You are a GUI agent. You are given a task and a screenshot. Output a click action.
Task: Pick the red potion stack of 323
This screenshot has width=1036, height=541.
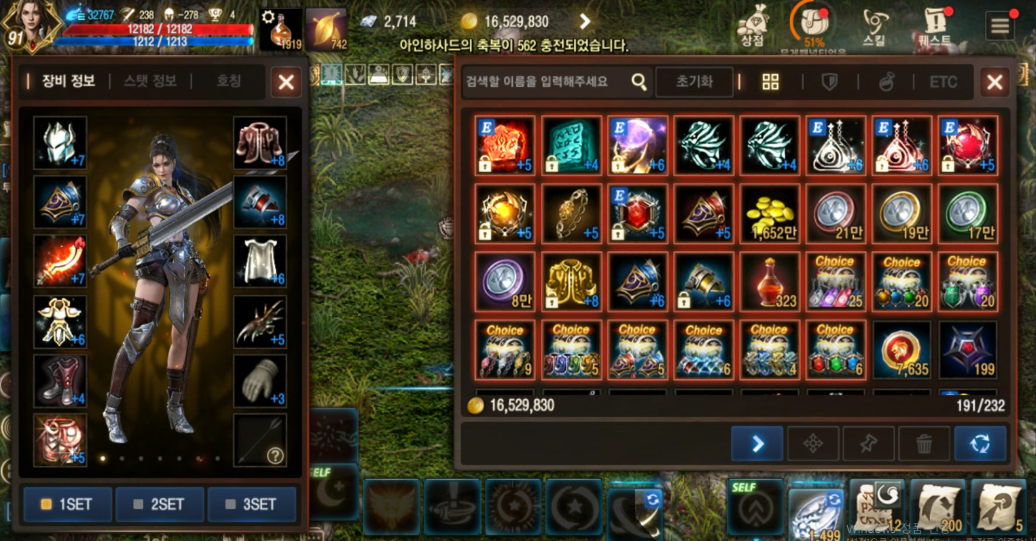tap(770, 281)
